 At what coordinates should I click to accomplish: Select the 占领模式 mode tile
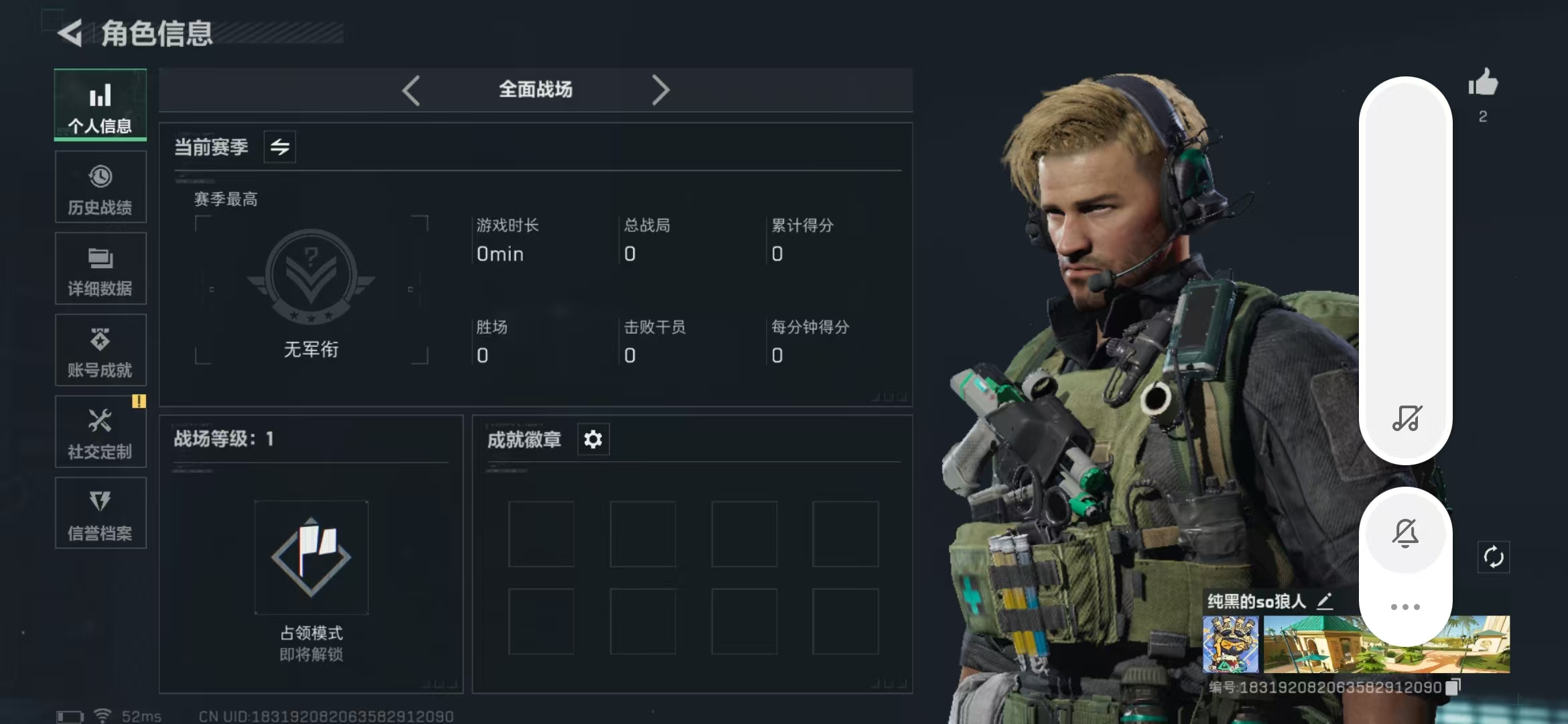coord(311,558)
